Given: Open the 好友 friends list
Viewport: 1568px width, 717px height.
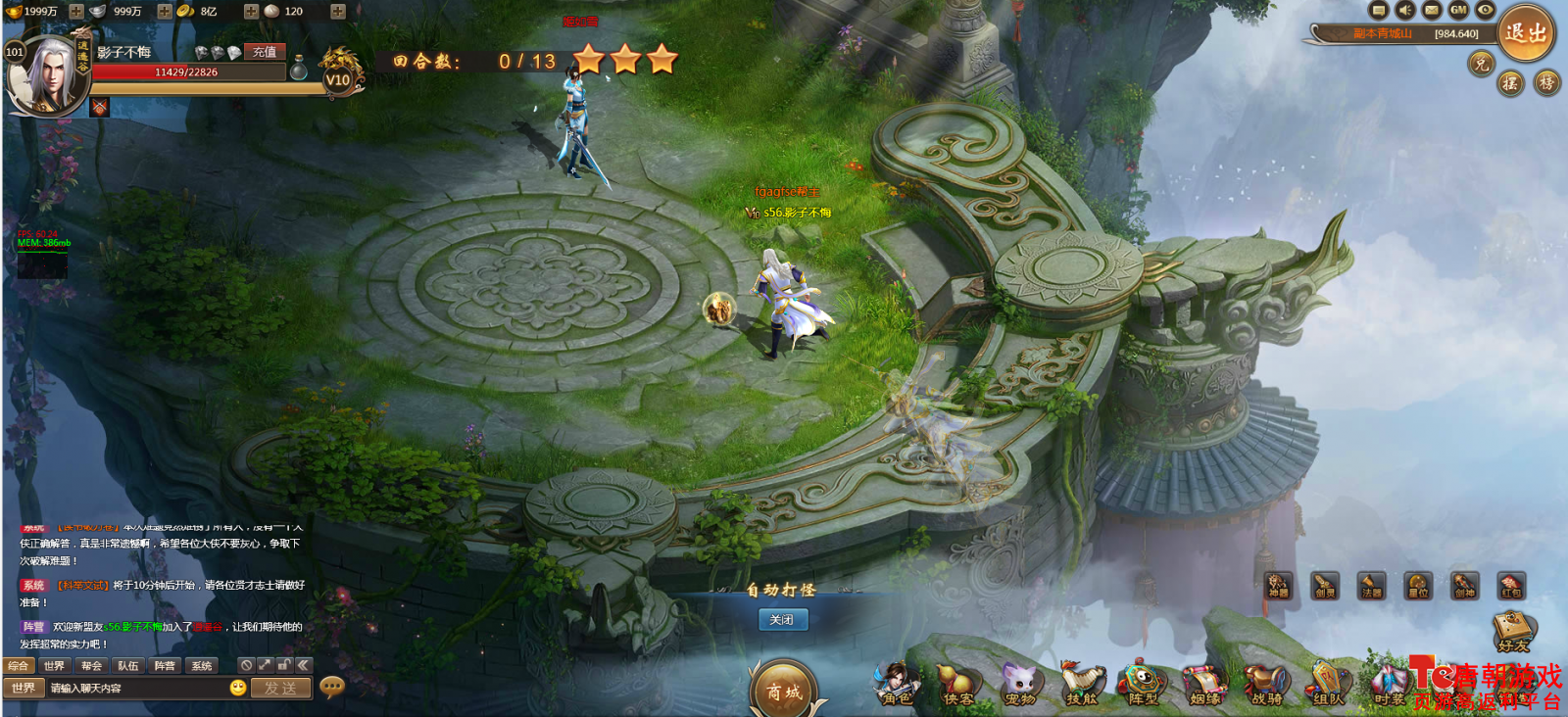Looking at the screenshot, I should click(x=1513, y=632).
